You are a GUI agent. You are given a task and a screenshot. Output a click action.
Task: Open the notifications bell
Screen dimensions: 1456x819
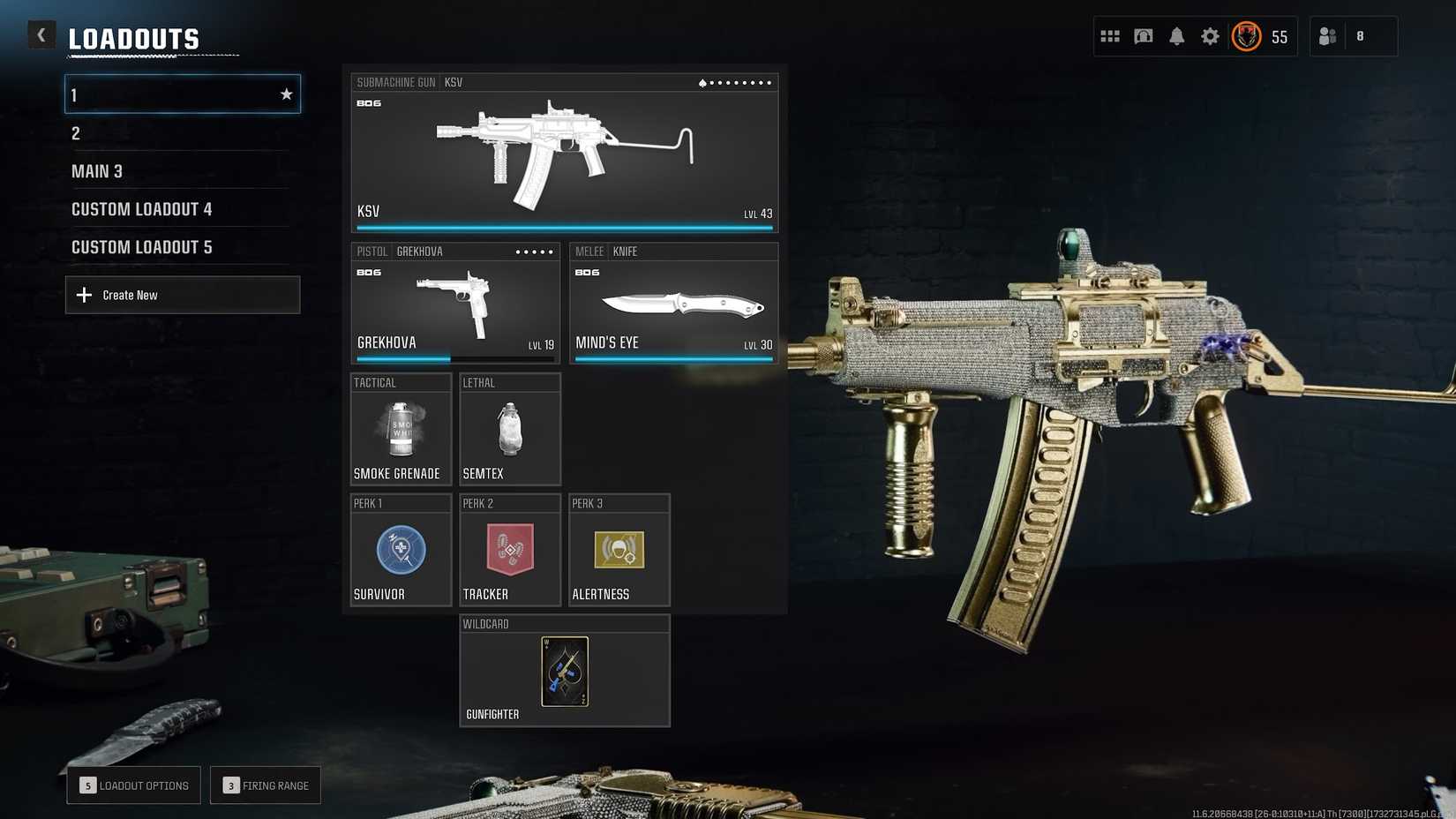point(1176,36)
